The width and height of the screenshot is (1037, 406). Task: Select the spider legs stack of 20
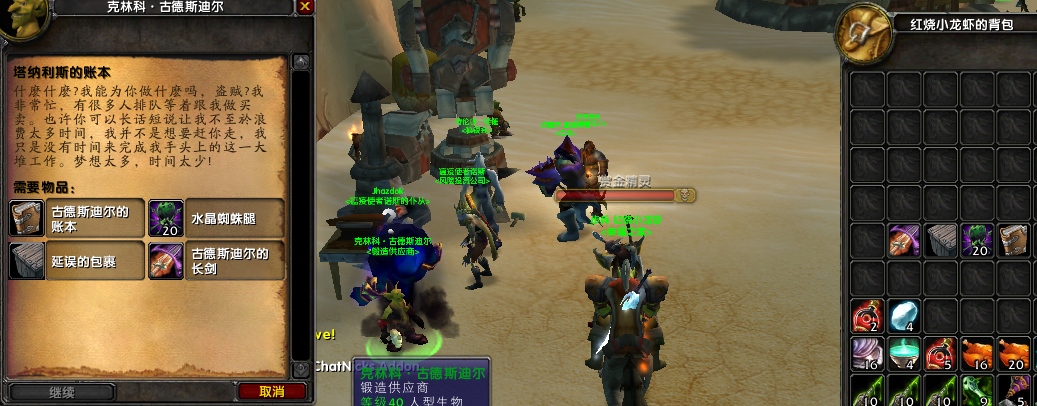(977, 241)
